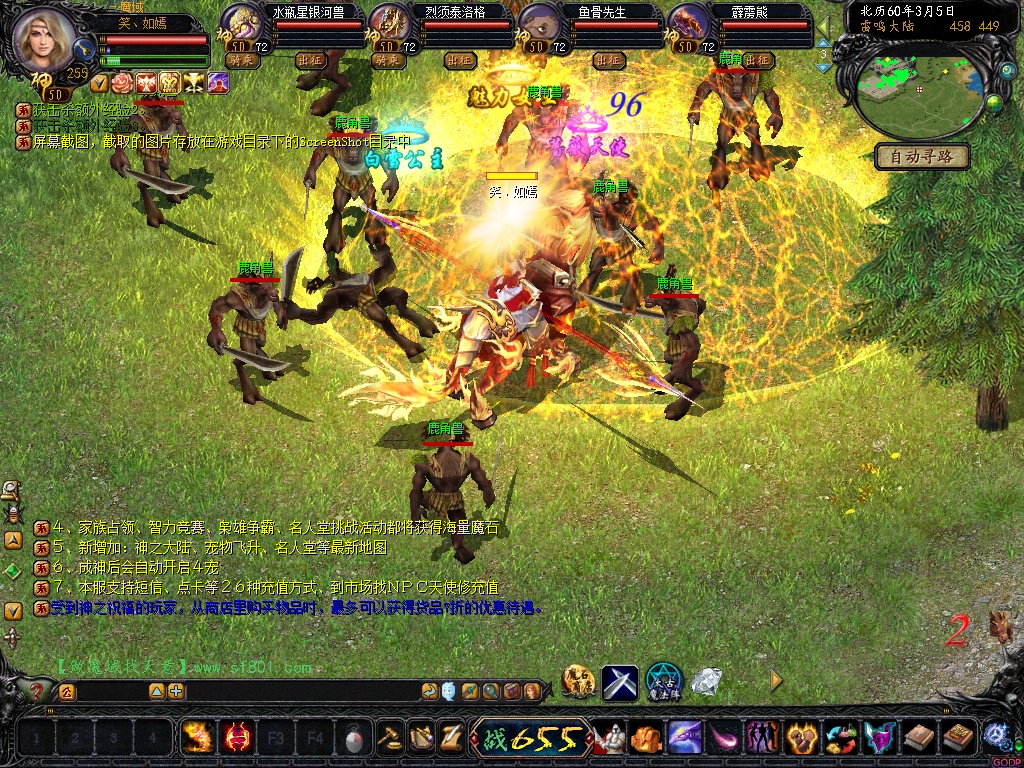Collapse the pet bar with the green arrow
The width and height of the screenshot is (1024, 768).
(x=823, y=24)
